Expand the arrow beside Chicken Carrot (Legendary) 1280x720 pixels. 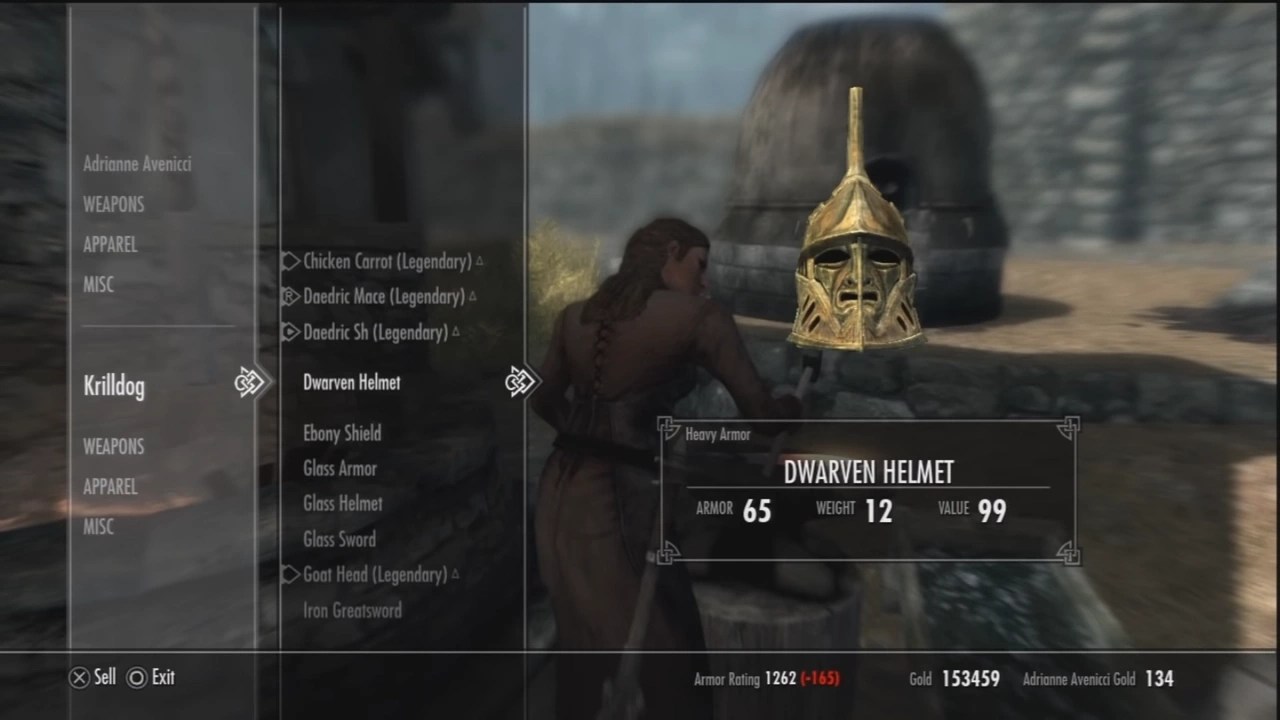point(290,260)
